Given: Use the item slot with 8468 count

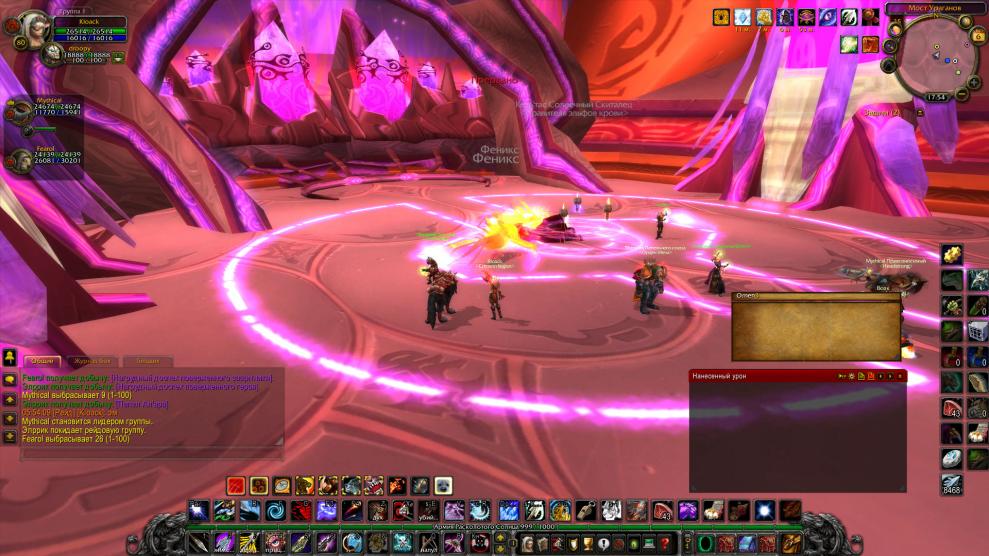Looking at the screenshot, I should tap(951, 484).
